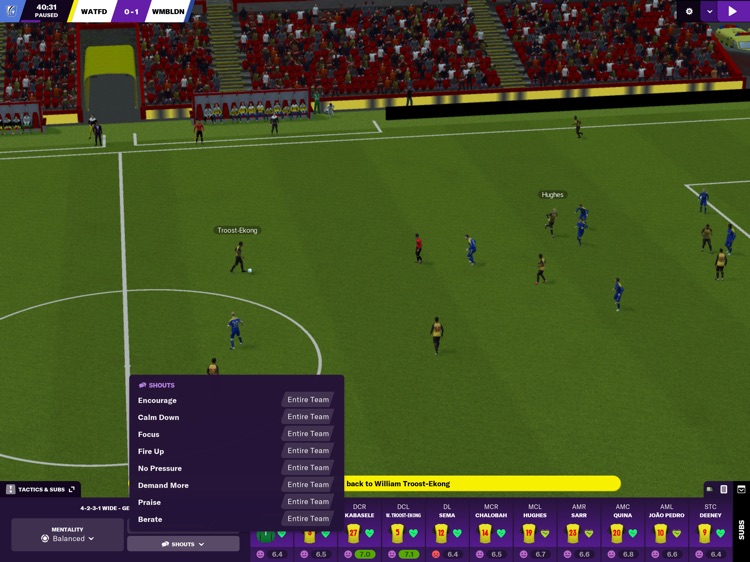Select Kabasele's number 27 shirt card

pos(354,534)
